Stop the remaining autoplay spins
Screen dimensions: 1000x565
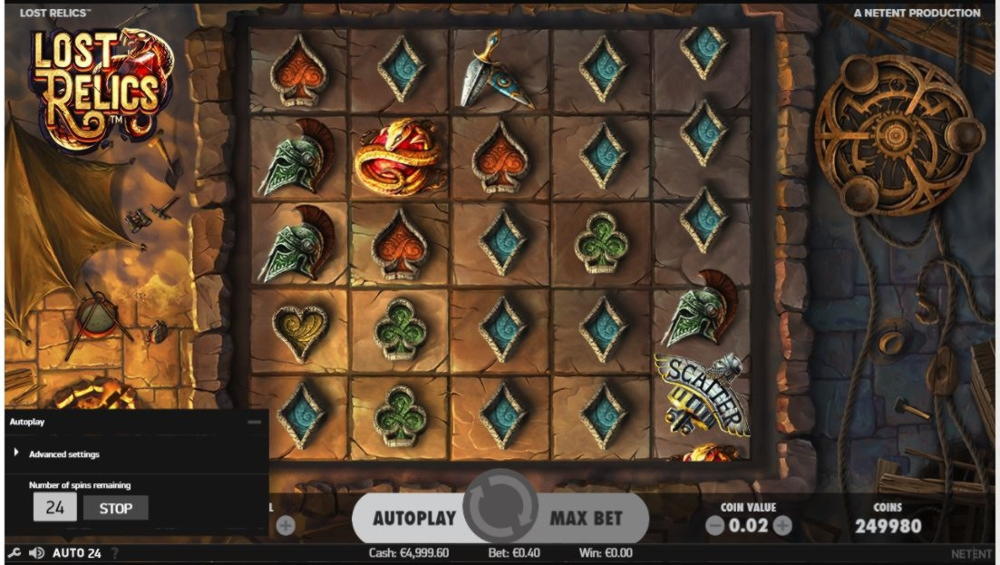tap(116, 508)
